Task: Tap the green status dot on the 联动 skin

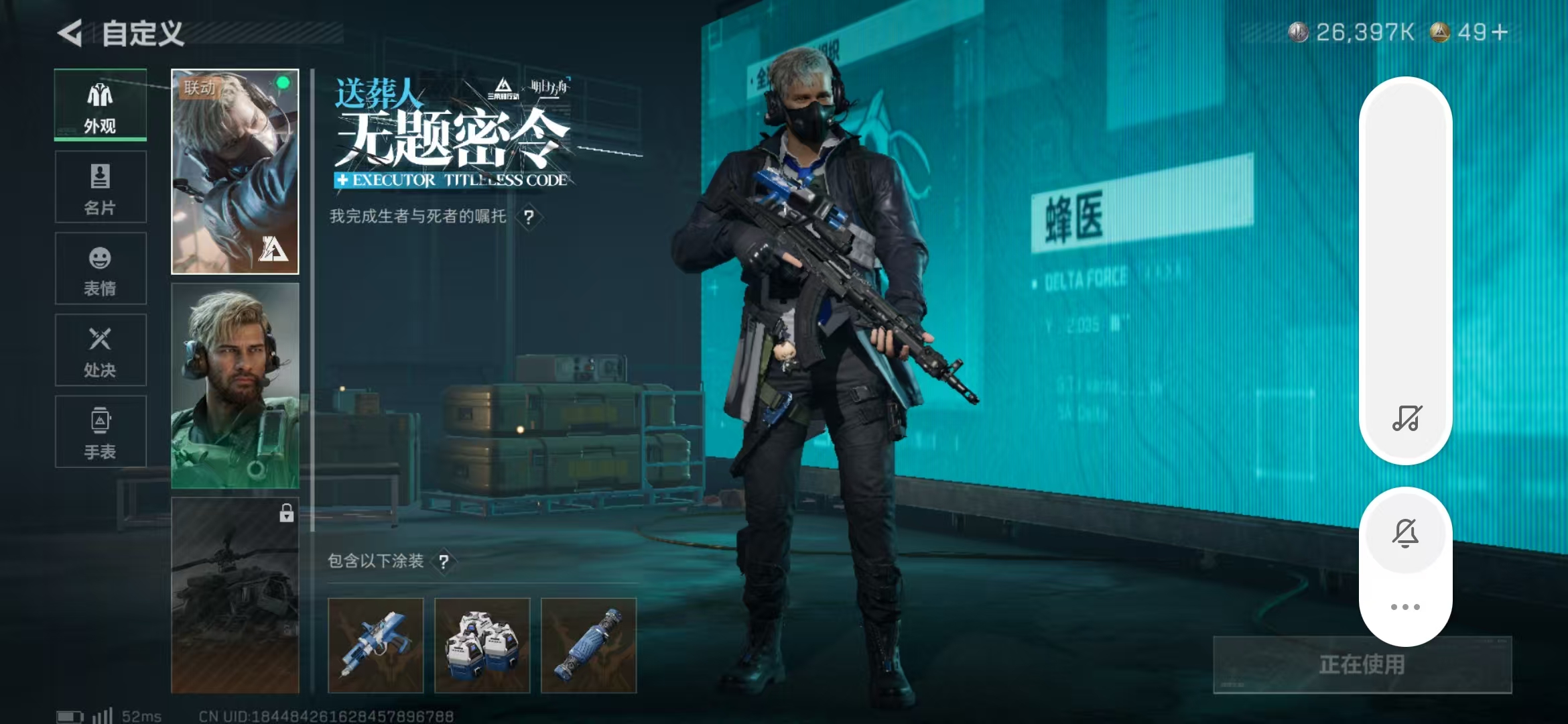Action: (282, 83)
